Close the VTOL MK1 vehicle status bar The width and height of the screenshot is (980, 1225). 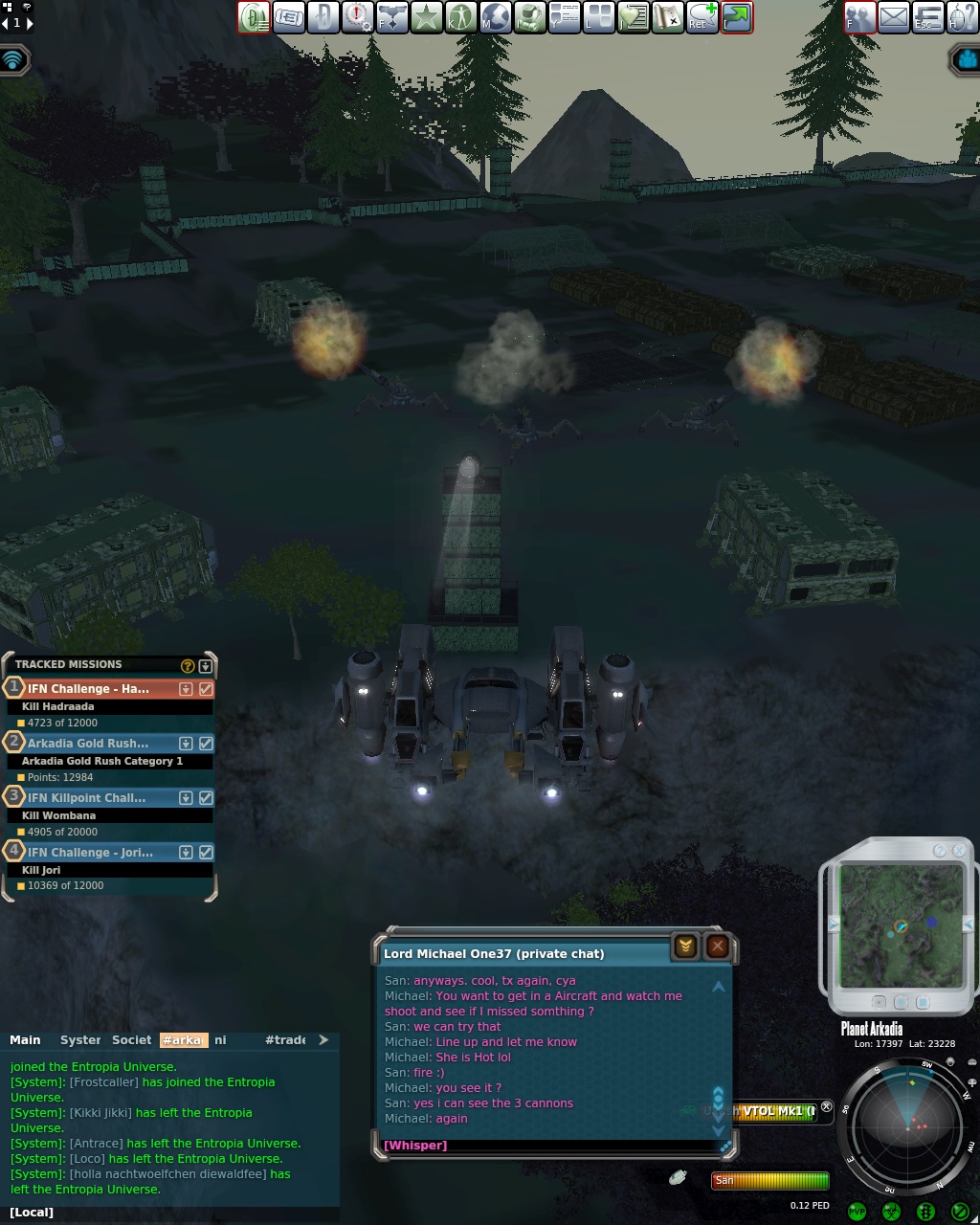pyautogui.click(x=827, y=1107)
